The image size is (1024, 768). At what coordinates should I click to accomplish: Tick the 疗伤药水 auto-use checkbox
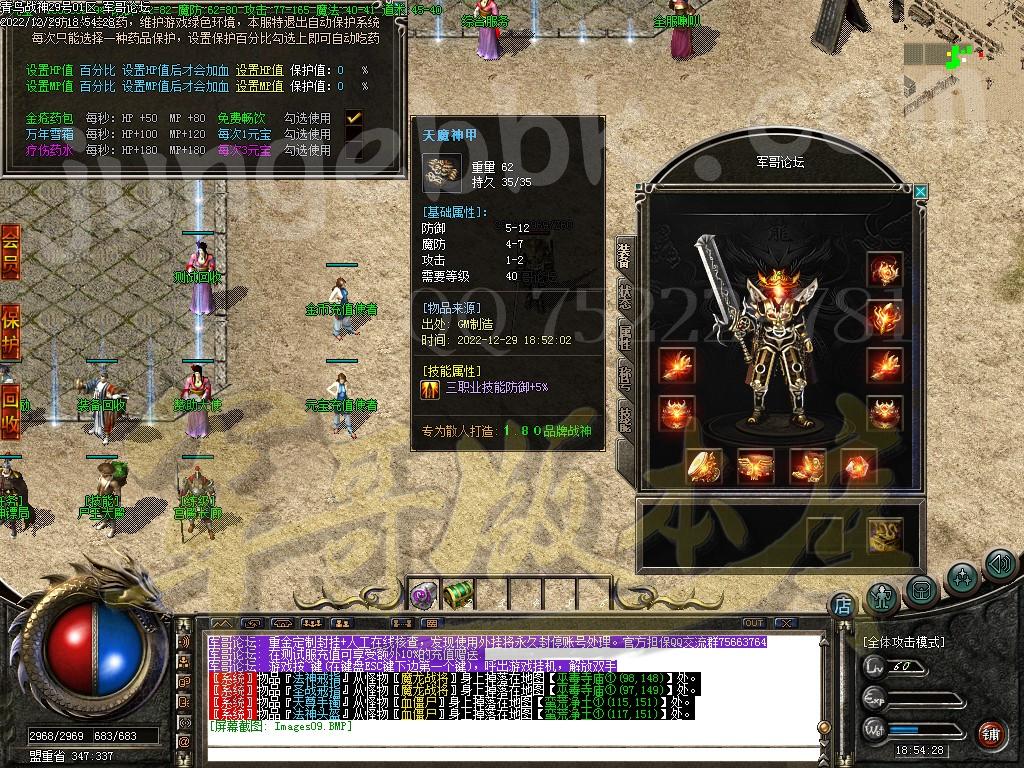coord(354,150)
